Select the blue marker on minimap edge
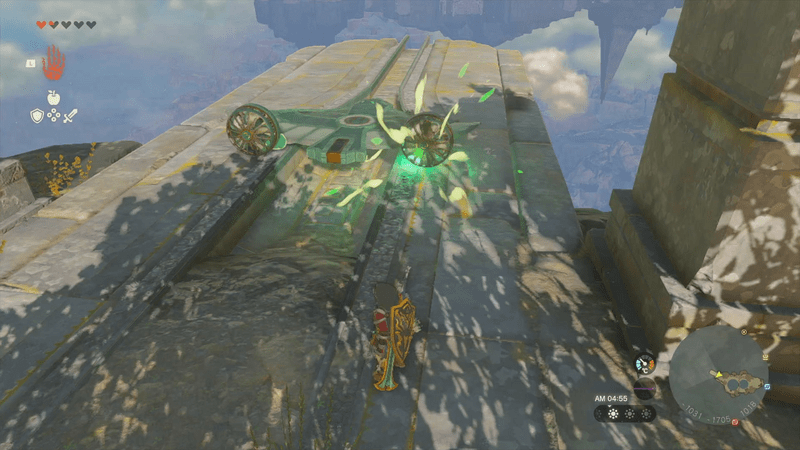Viewport: 800px width, 450px height. (x=766, y=386)
